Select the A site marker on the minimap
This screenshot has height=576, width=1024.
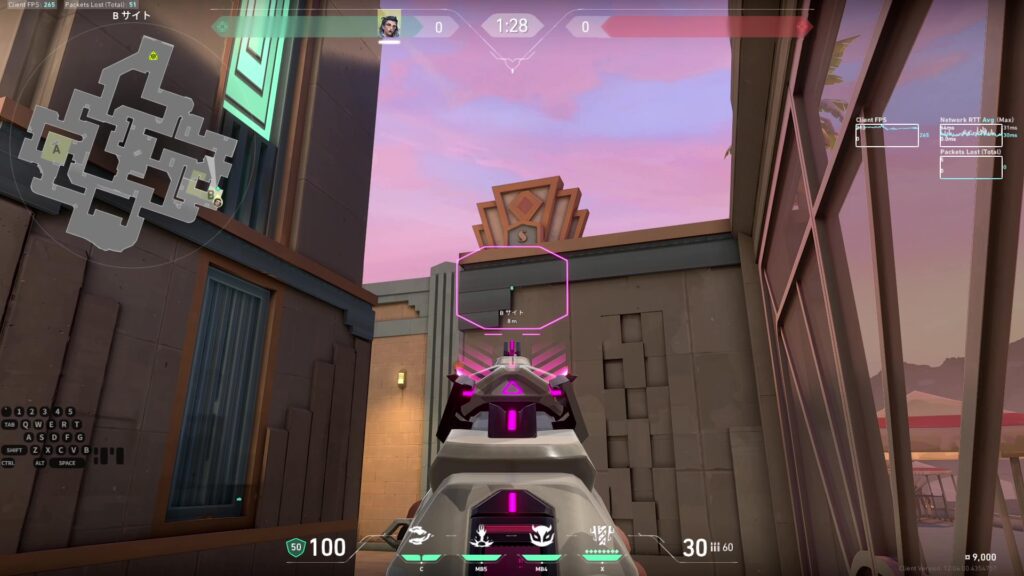tap(56, 149)
